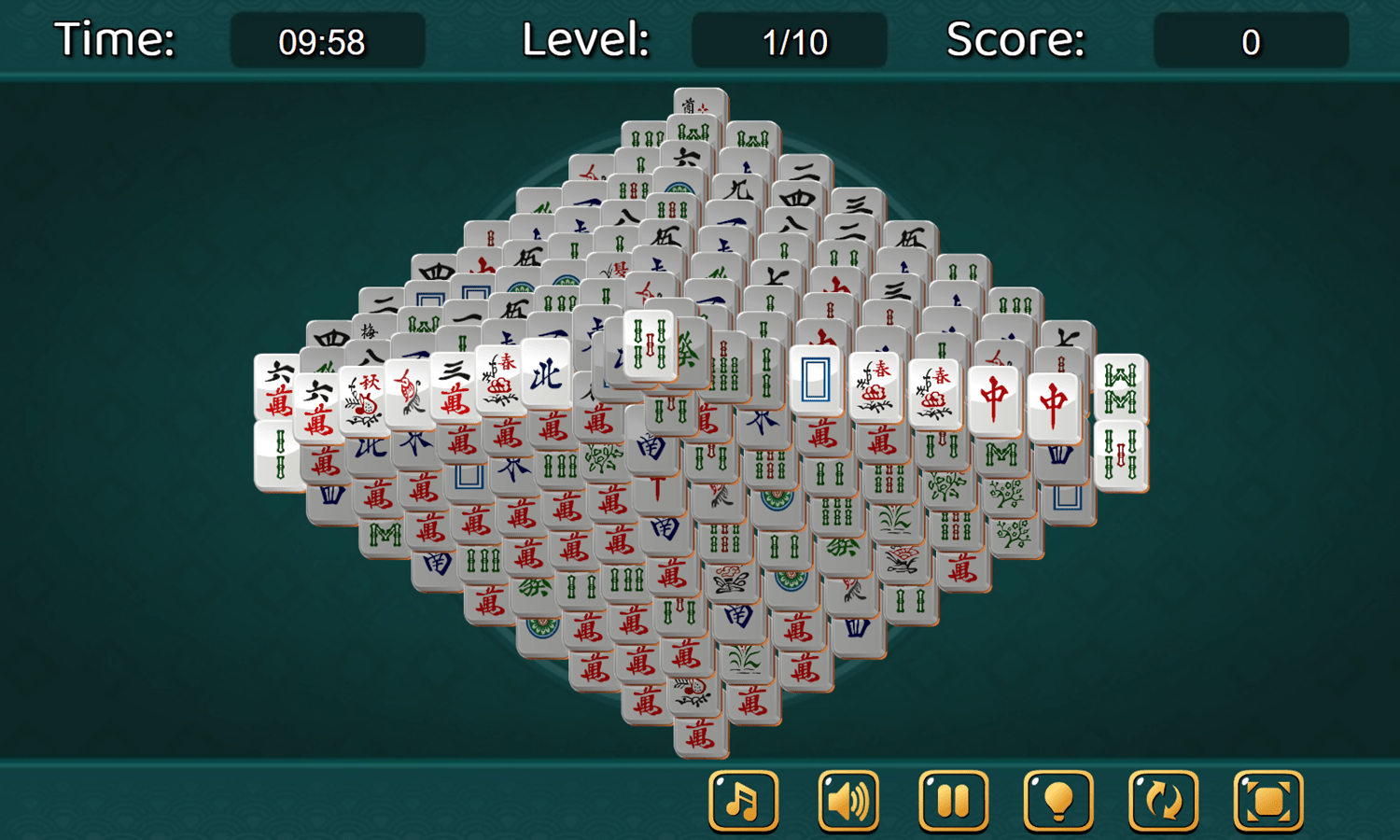1400x840 pixels.
Task: Click the Time display showing 09:58
Action: click(327, 40)
